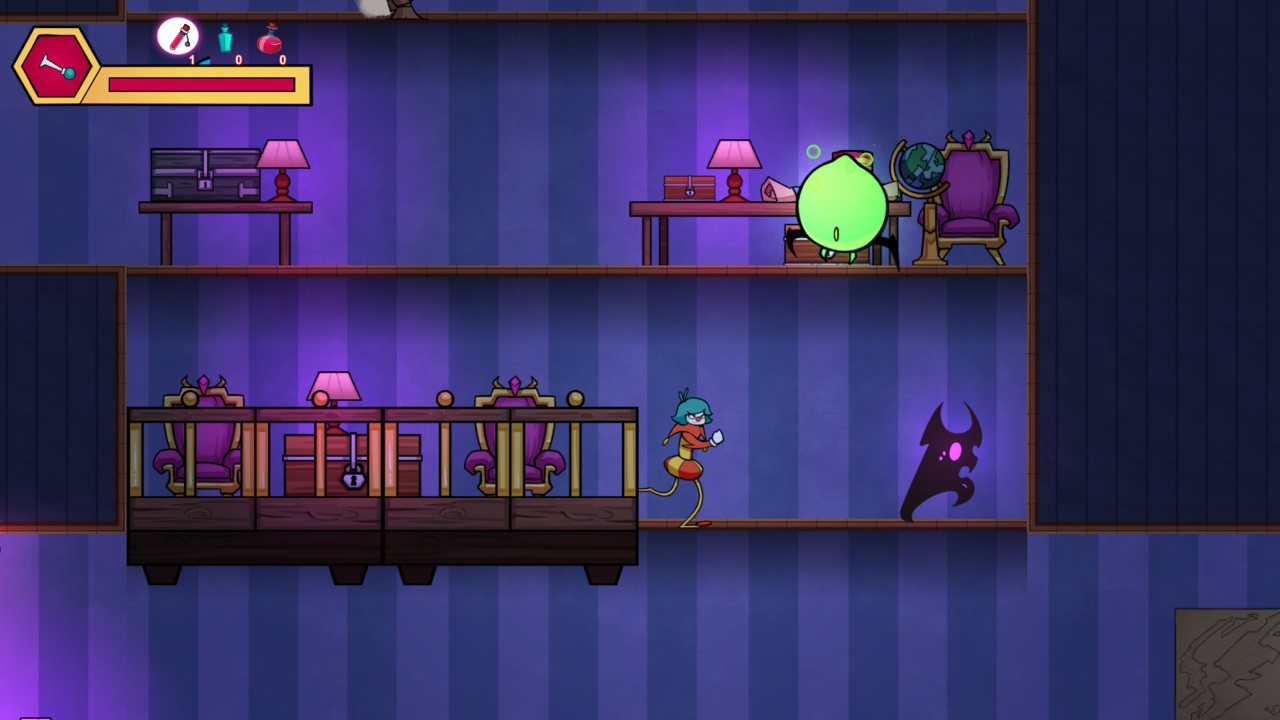
Task: Open the small chest next to the pink lamp
Action: [x=688, y=188]
